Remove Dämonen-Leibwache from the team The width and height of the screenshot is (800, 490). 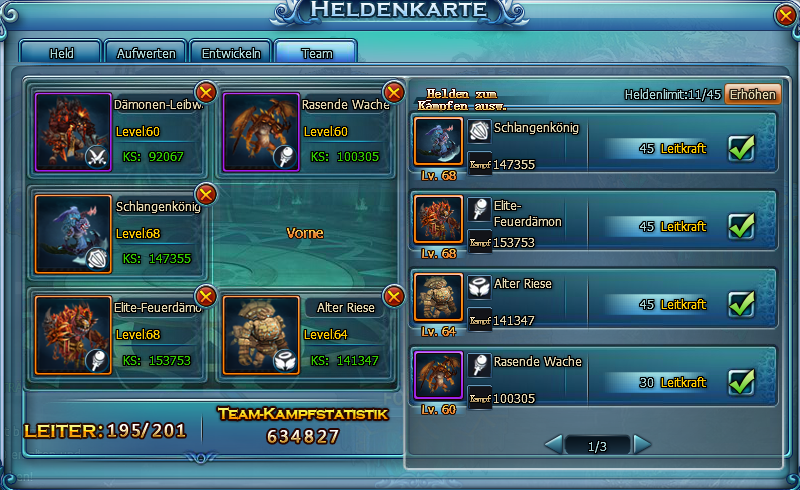coord(206,93)
